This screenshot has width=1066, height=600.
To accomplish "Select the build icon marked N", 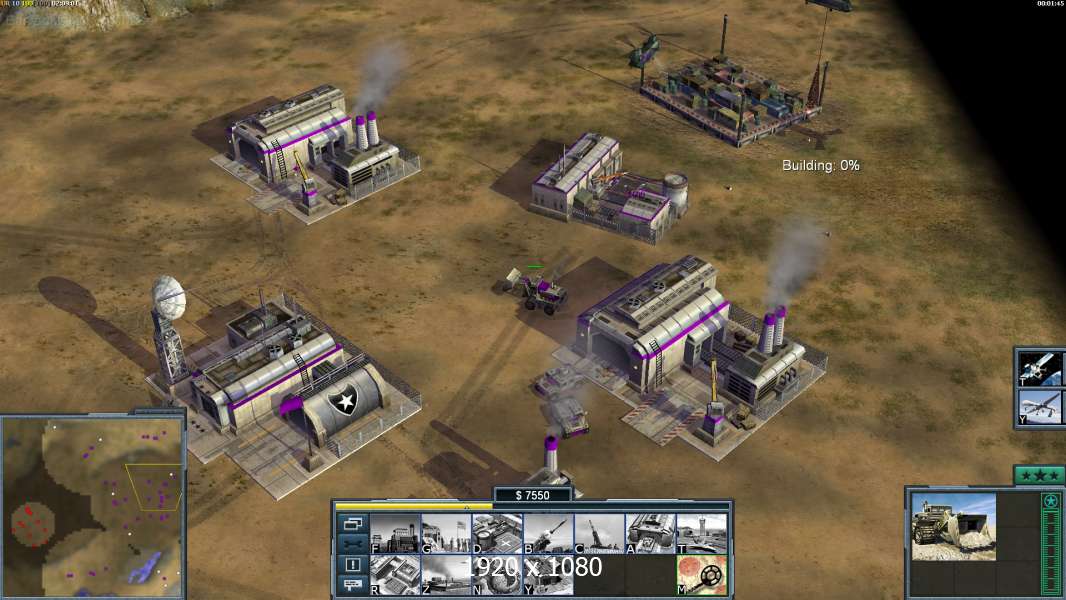I will click(498, 574).
